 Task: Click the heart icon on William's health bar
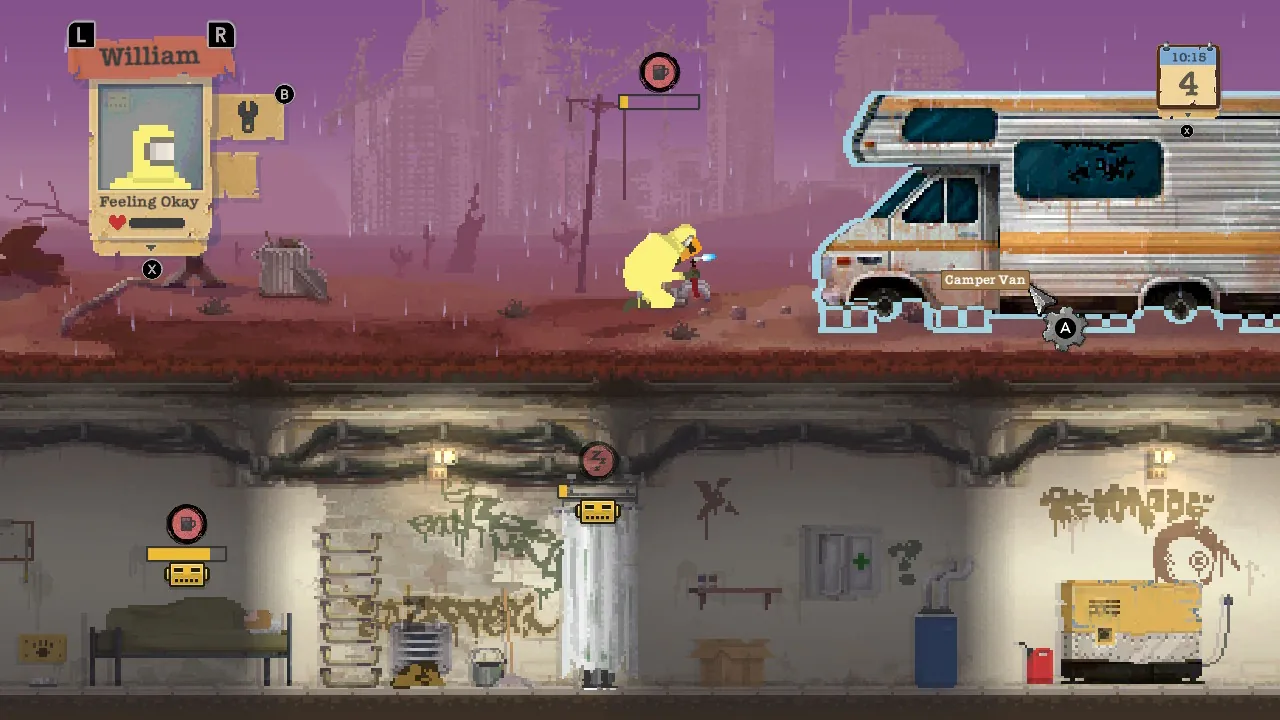tap(114, 221)
